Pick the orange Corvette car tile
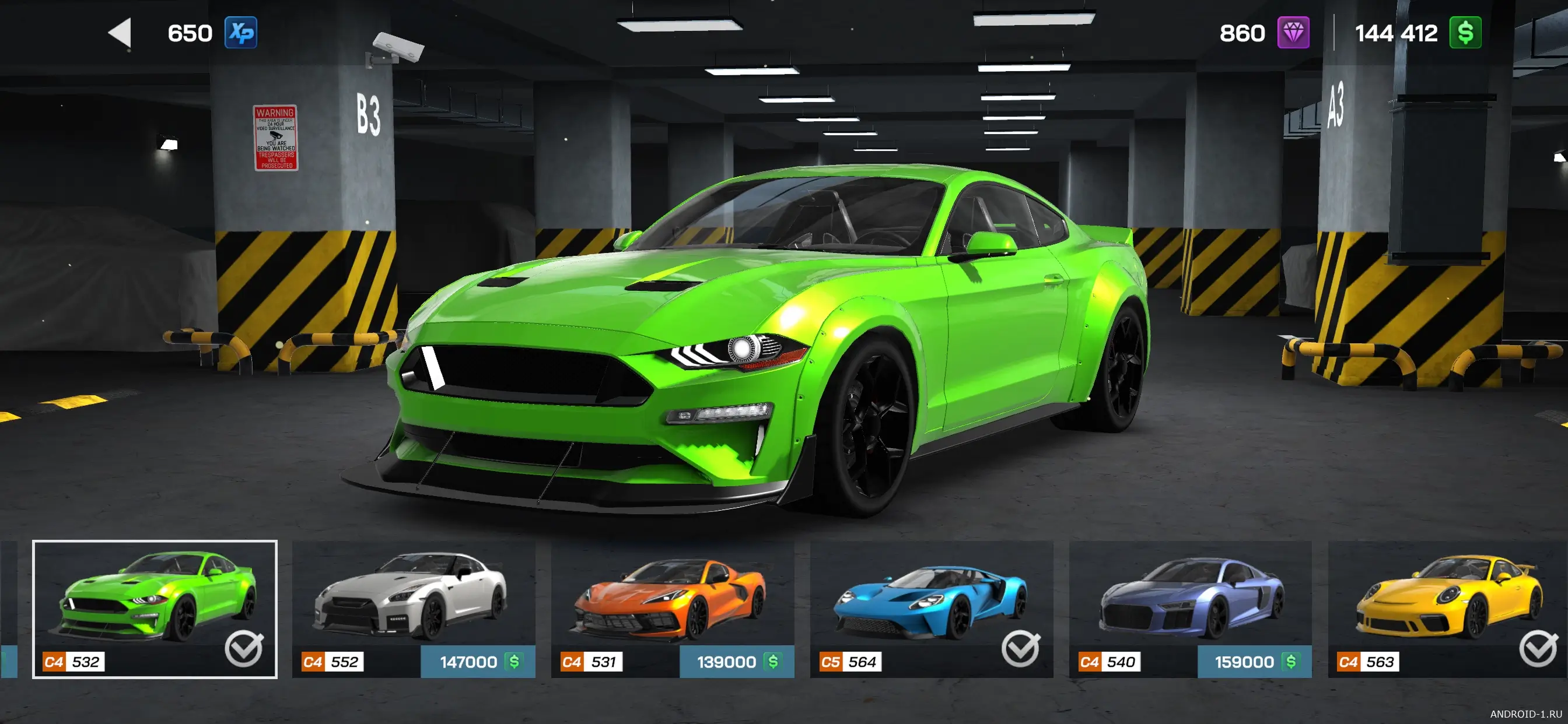 (x=672, y=596)
